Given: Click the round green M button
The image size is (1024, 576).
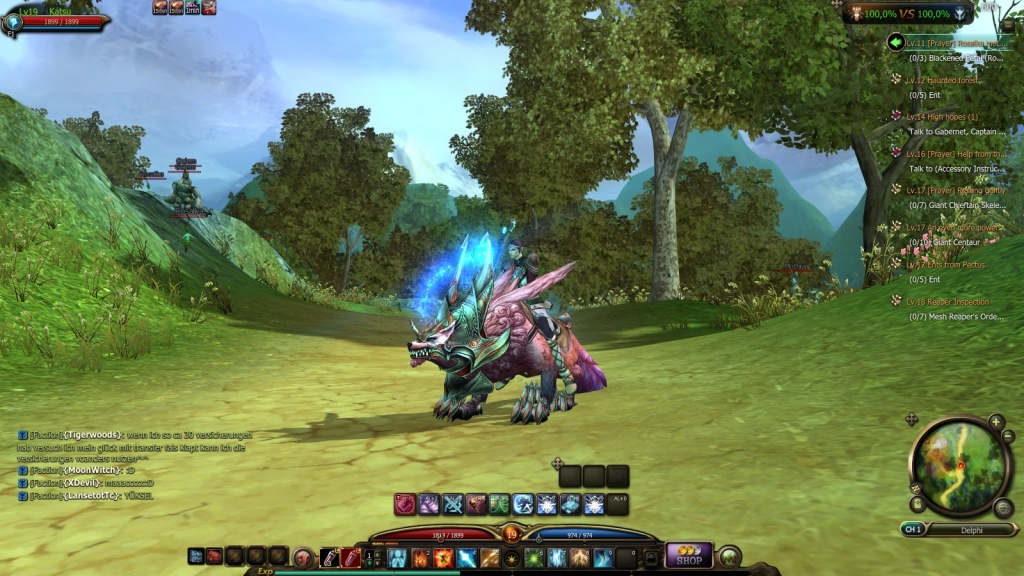Looking at the screenshot, I should pos(730,556).
